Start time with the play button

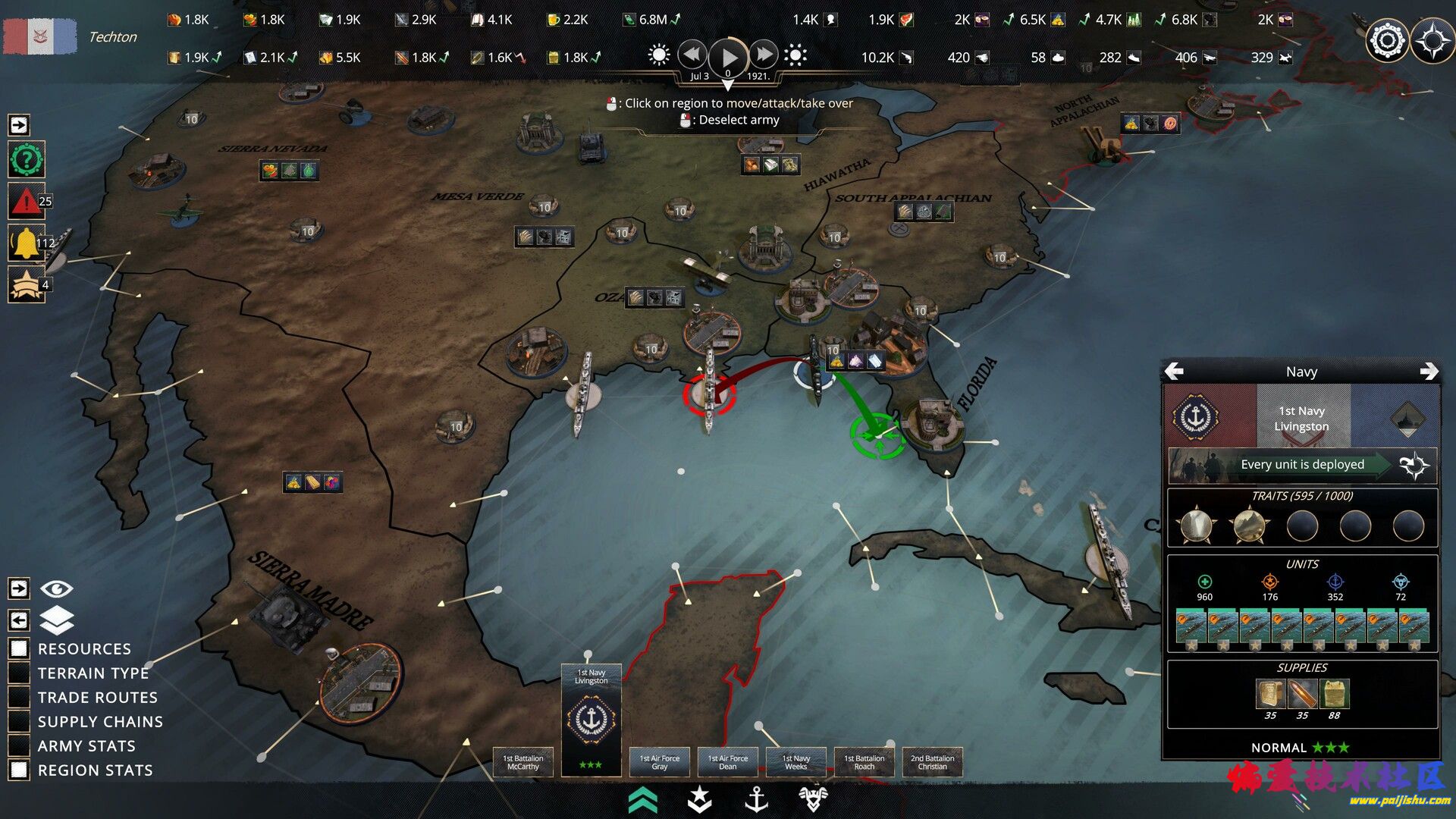pyautogui.click(x=728, y=56)
